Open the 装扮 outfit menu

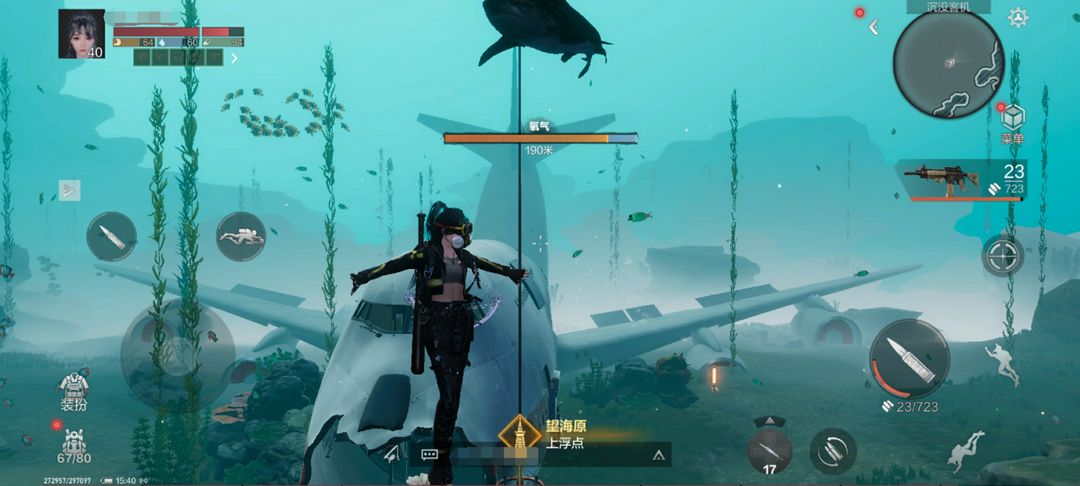[x=74, y=392]
